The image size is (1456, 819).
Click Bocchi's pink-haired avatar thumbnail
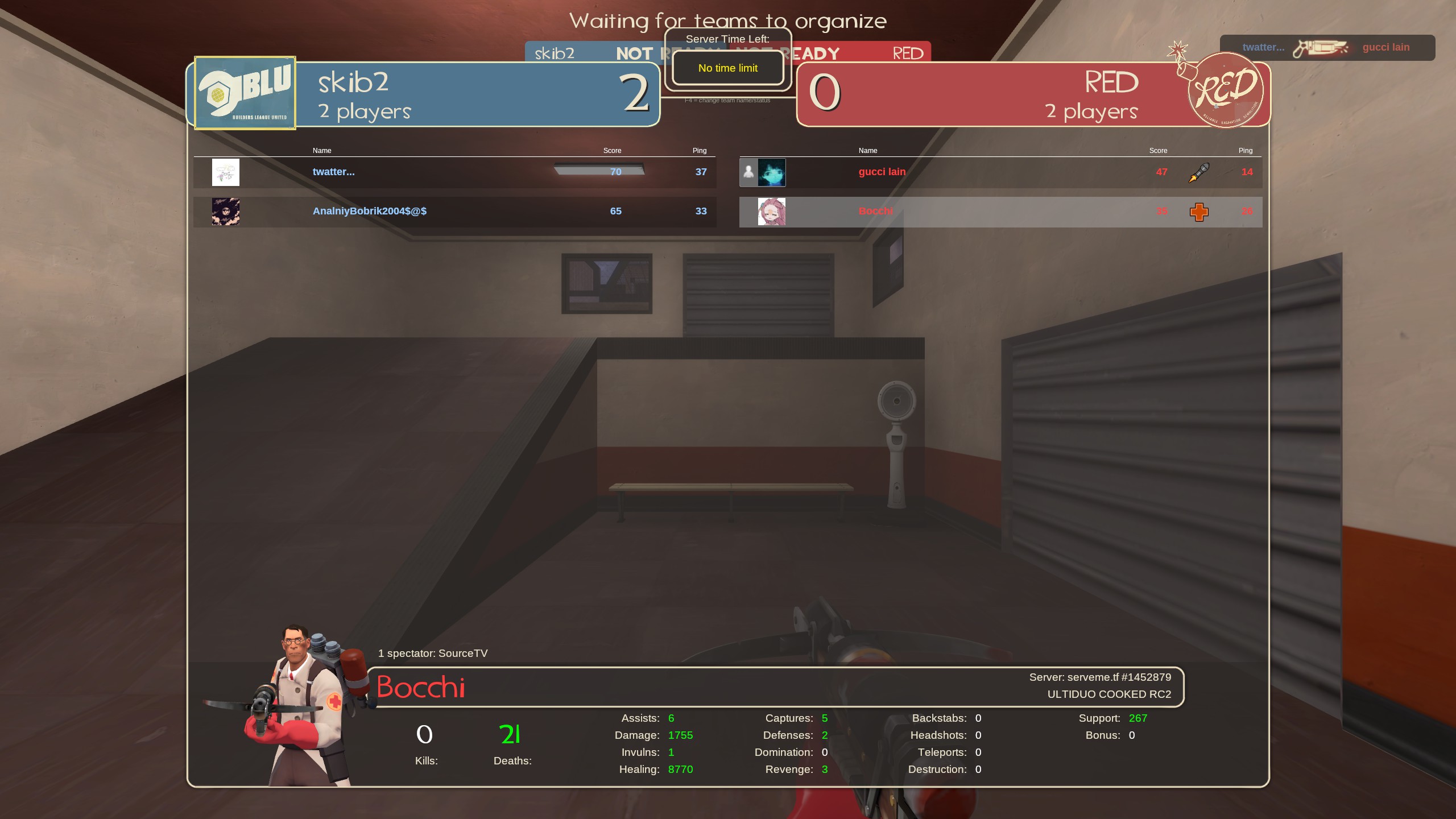(771, 212)
